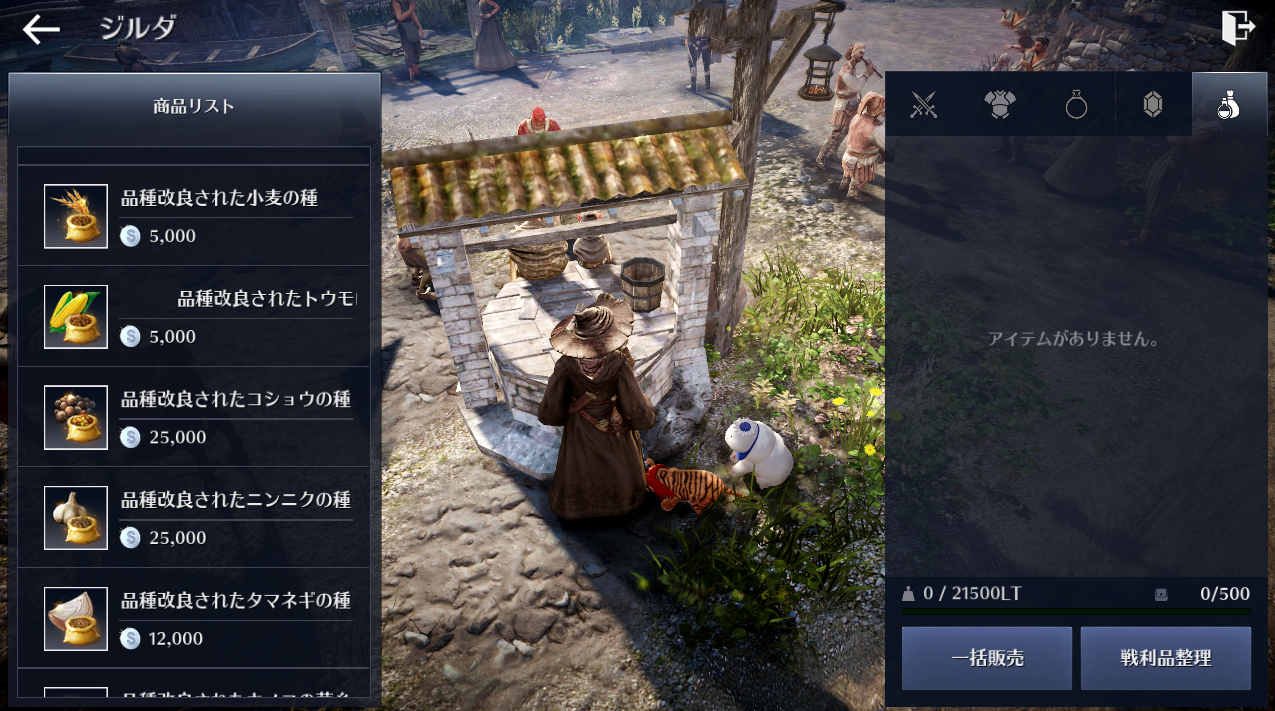
Task: Select the potion consumables tab
Action: click(x=1229, y=105)
